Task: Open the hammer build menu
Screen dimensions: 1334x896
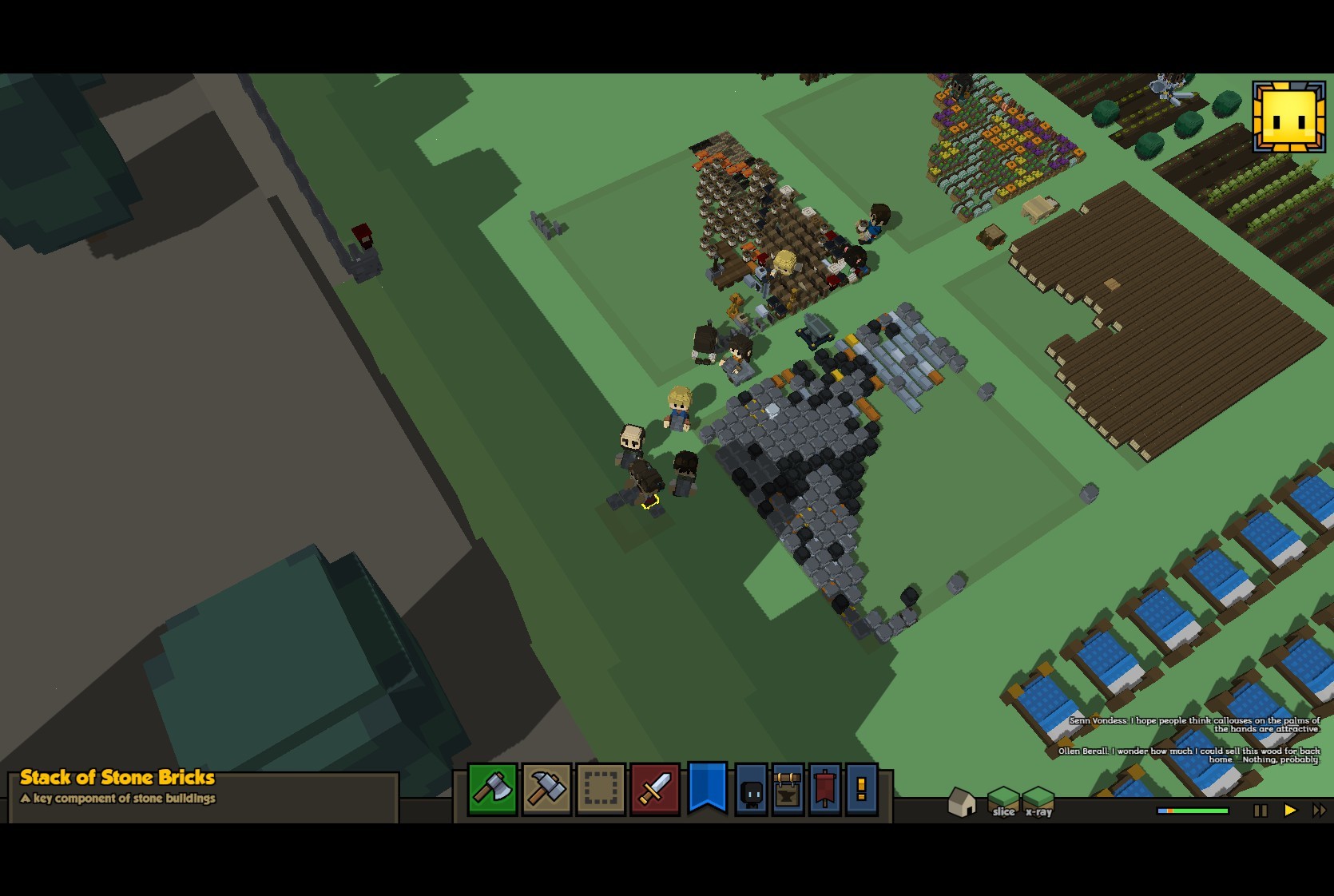Action: [546, 789]
